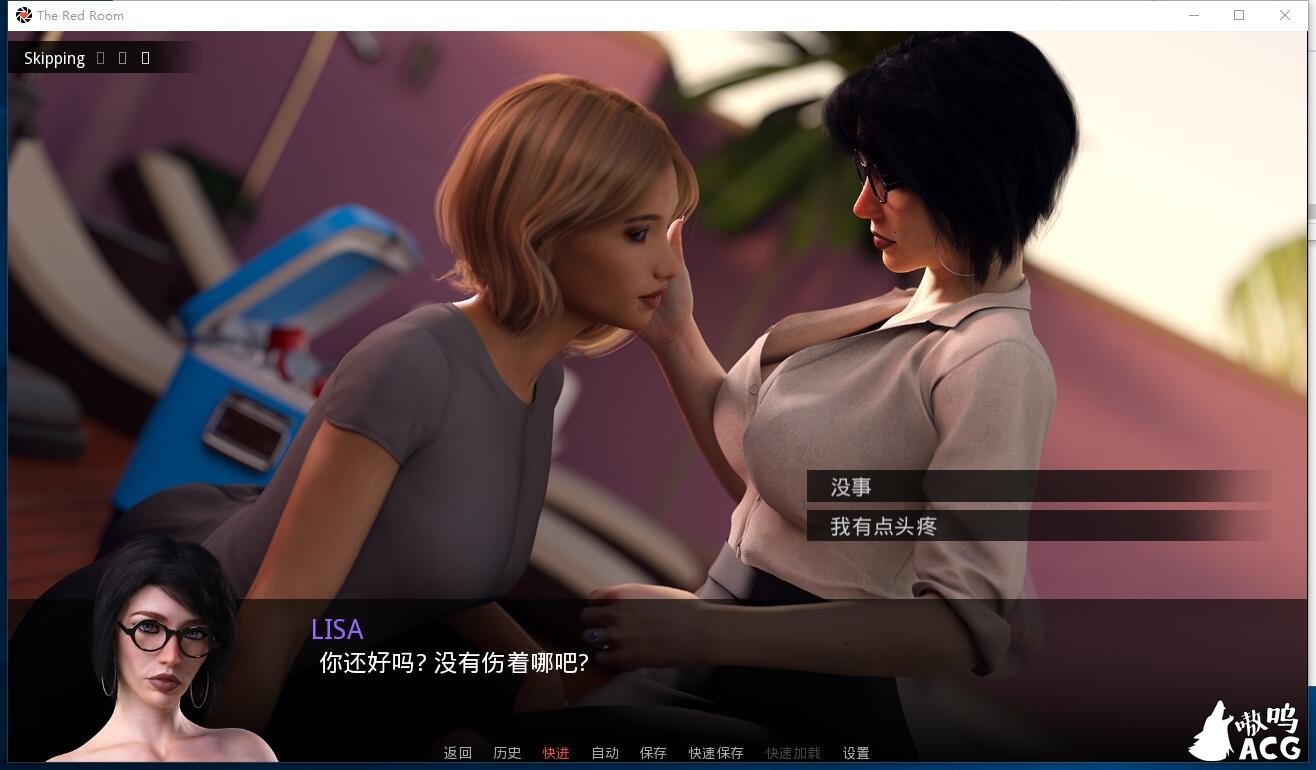Screen dimensions: 1316x770
Task: Click the middle glyph in the Skipping banner
Action: [x=122, y=58]
